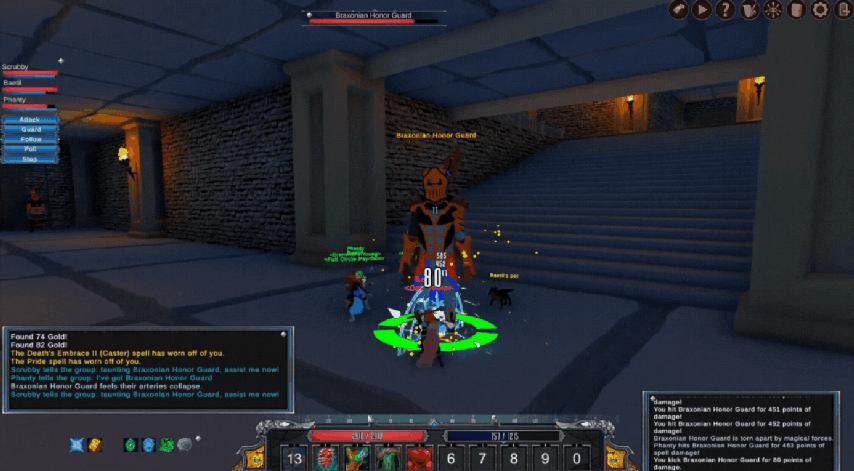Open the gear settings icon
Image resolution: width=854 pixels, height=471 pixels.
click(x=820, y=10)
